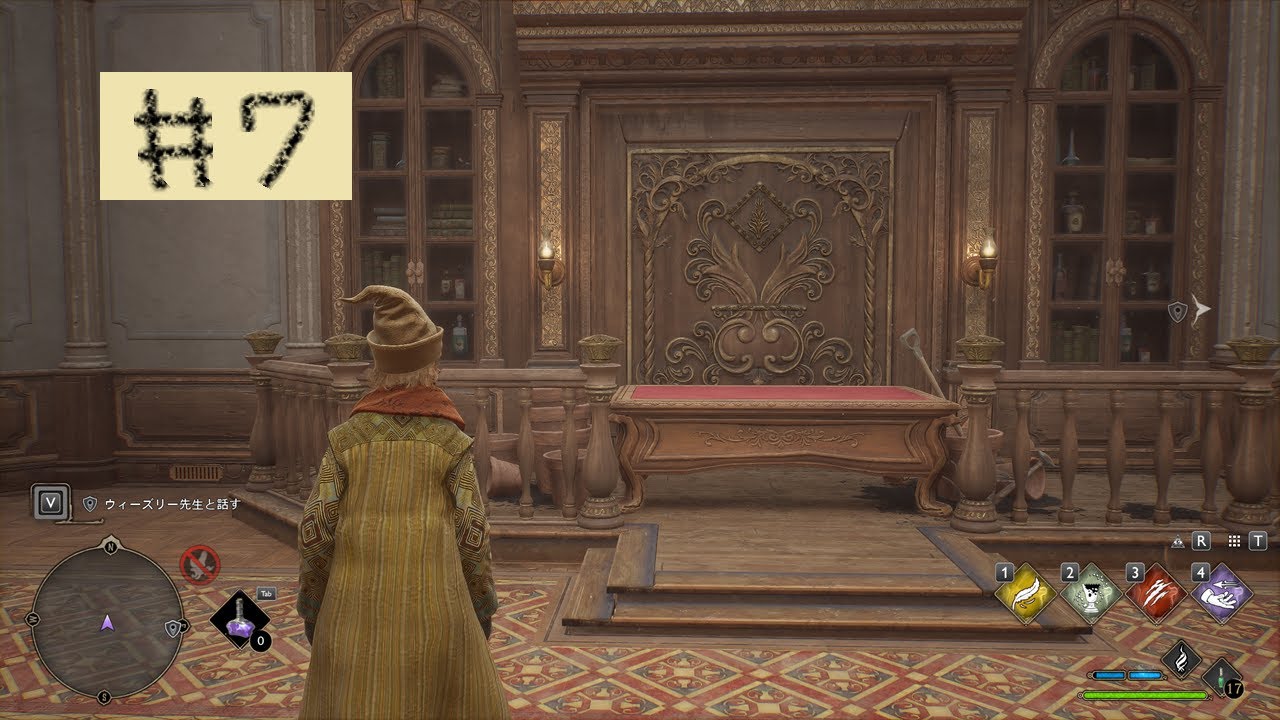Image resolution: width=1280 pixels, height=720 pixels.
Task: Click the shield quest marker on the minimap
Action: coord(174,628)
